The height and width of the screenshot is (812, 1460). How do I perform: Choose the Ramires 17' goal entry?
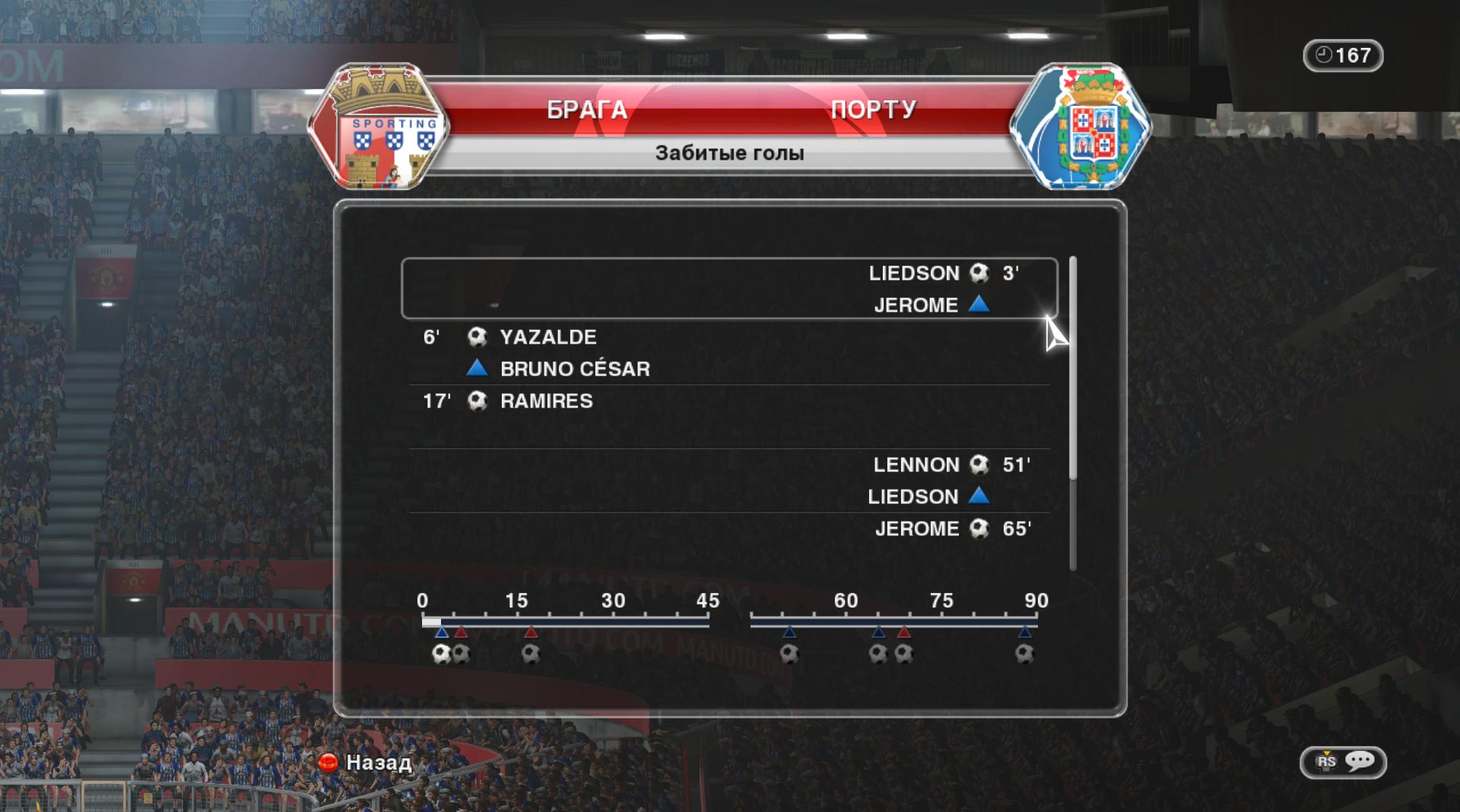(728, 401)
